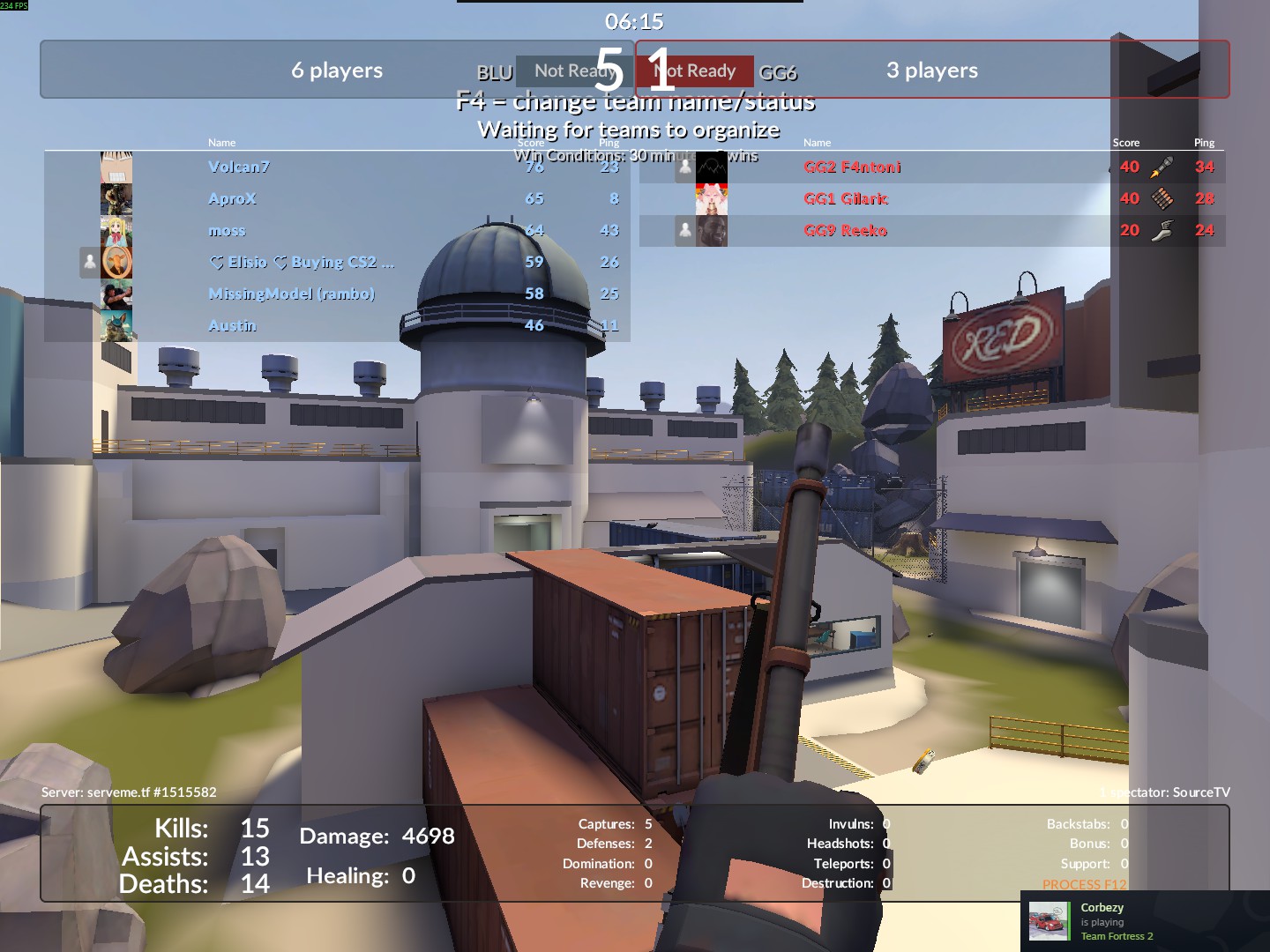Select Volcan7's row on the BLU scoreboard
Image resolution: width=1270 pixels, height=952 pixels.
pyautogui.click(x=239, y=167)
